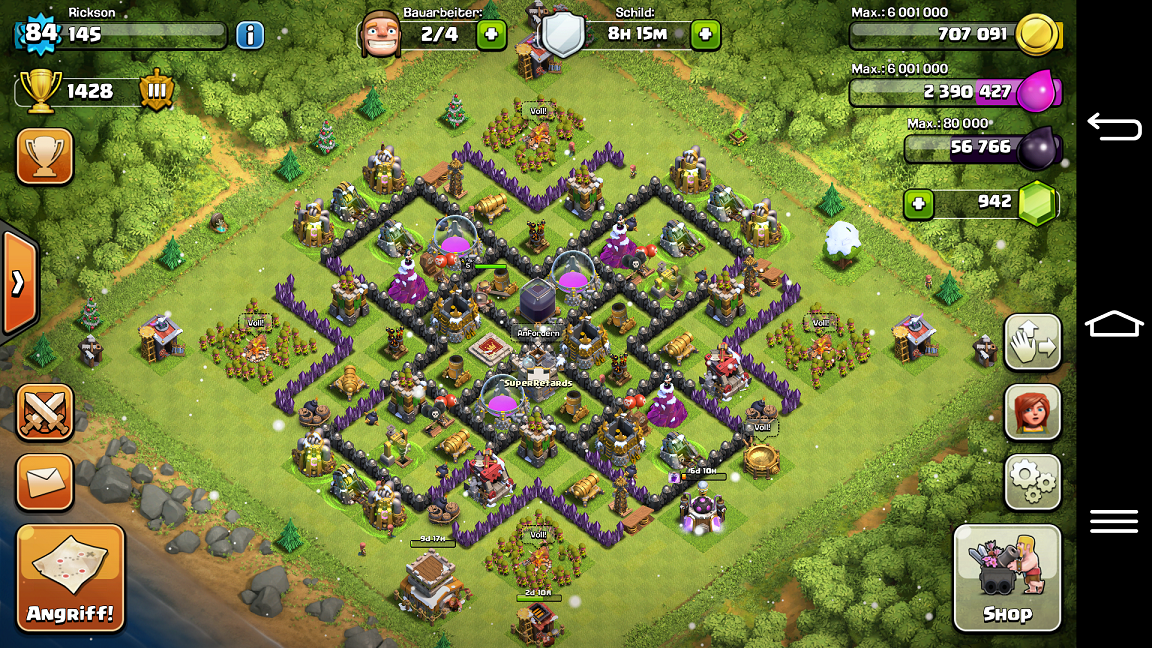Open the mail envelope inbox

tap(45, 482)
